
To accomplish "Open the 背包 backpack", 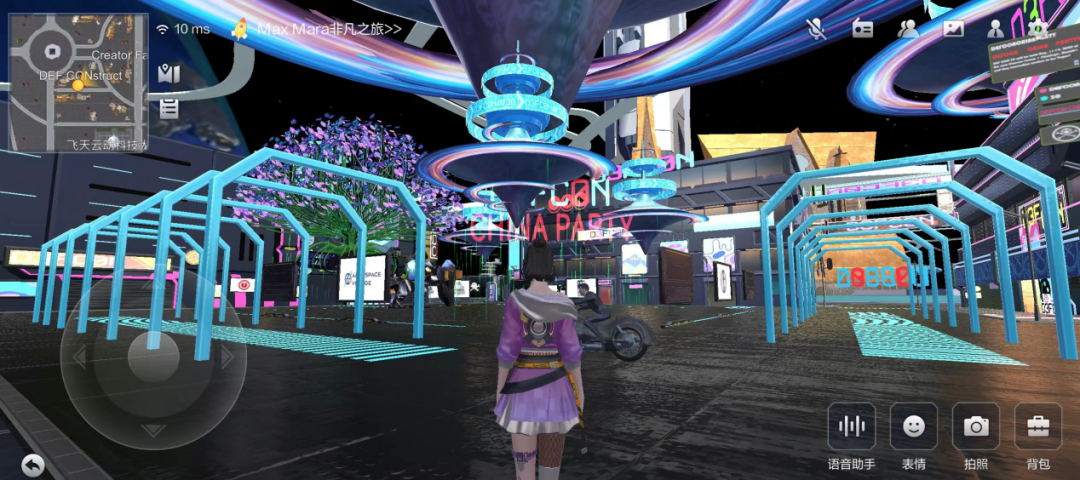I will coord(1038,427).
